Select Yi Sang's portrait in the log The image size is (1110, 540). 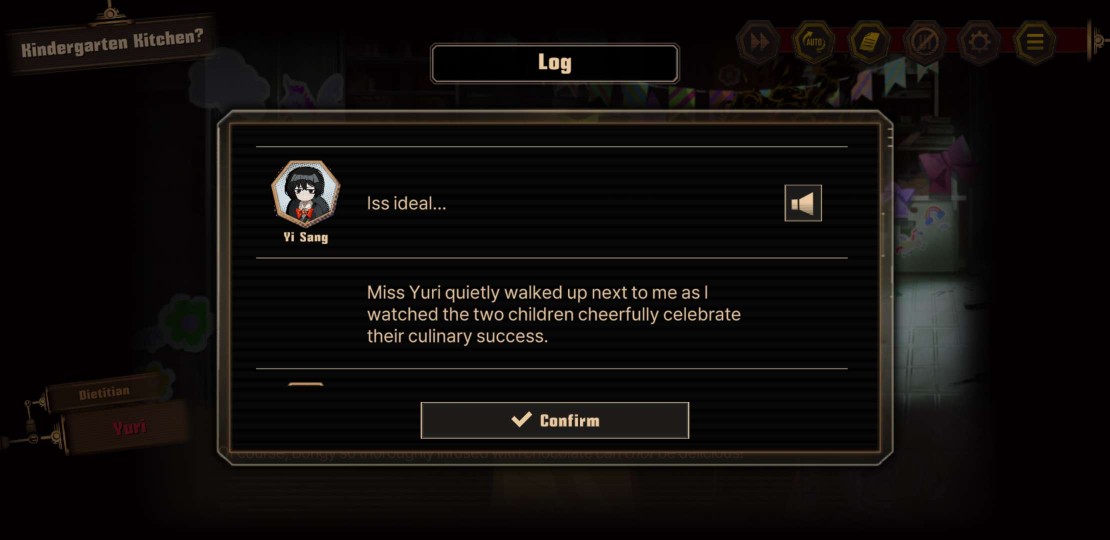tap(306, 194)
